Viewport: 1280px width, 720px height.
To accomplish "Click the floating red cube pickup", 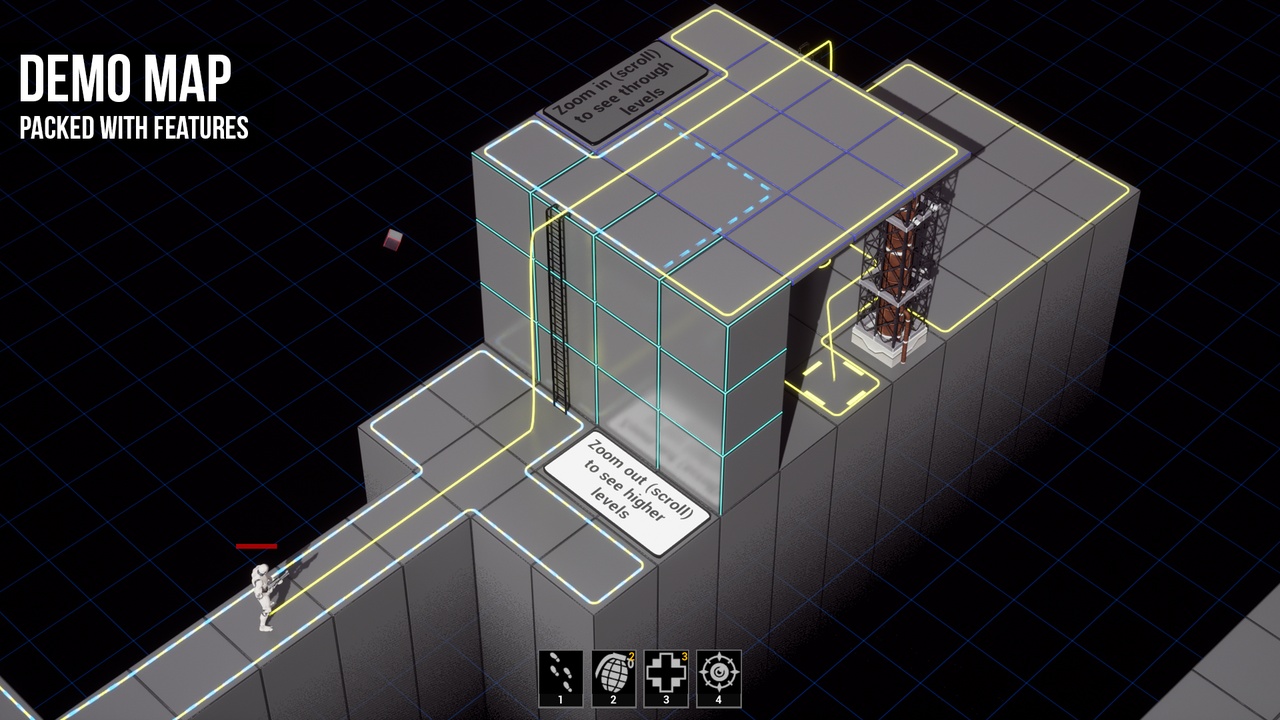I will click(392, 240).
